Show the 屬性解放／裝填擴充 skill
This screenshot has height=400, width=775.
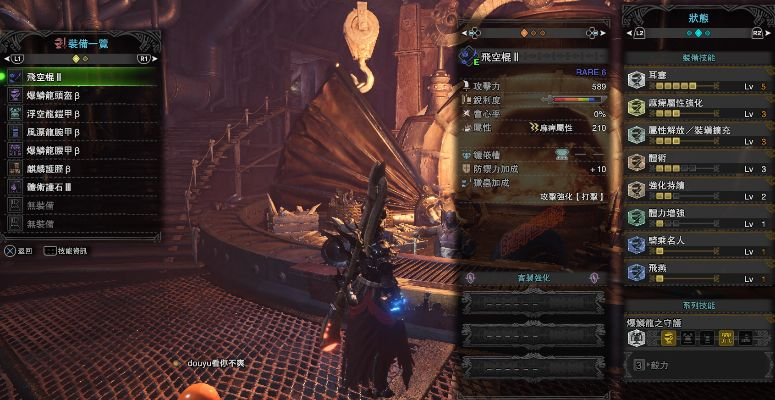pos(696,133)
